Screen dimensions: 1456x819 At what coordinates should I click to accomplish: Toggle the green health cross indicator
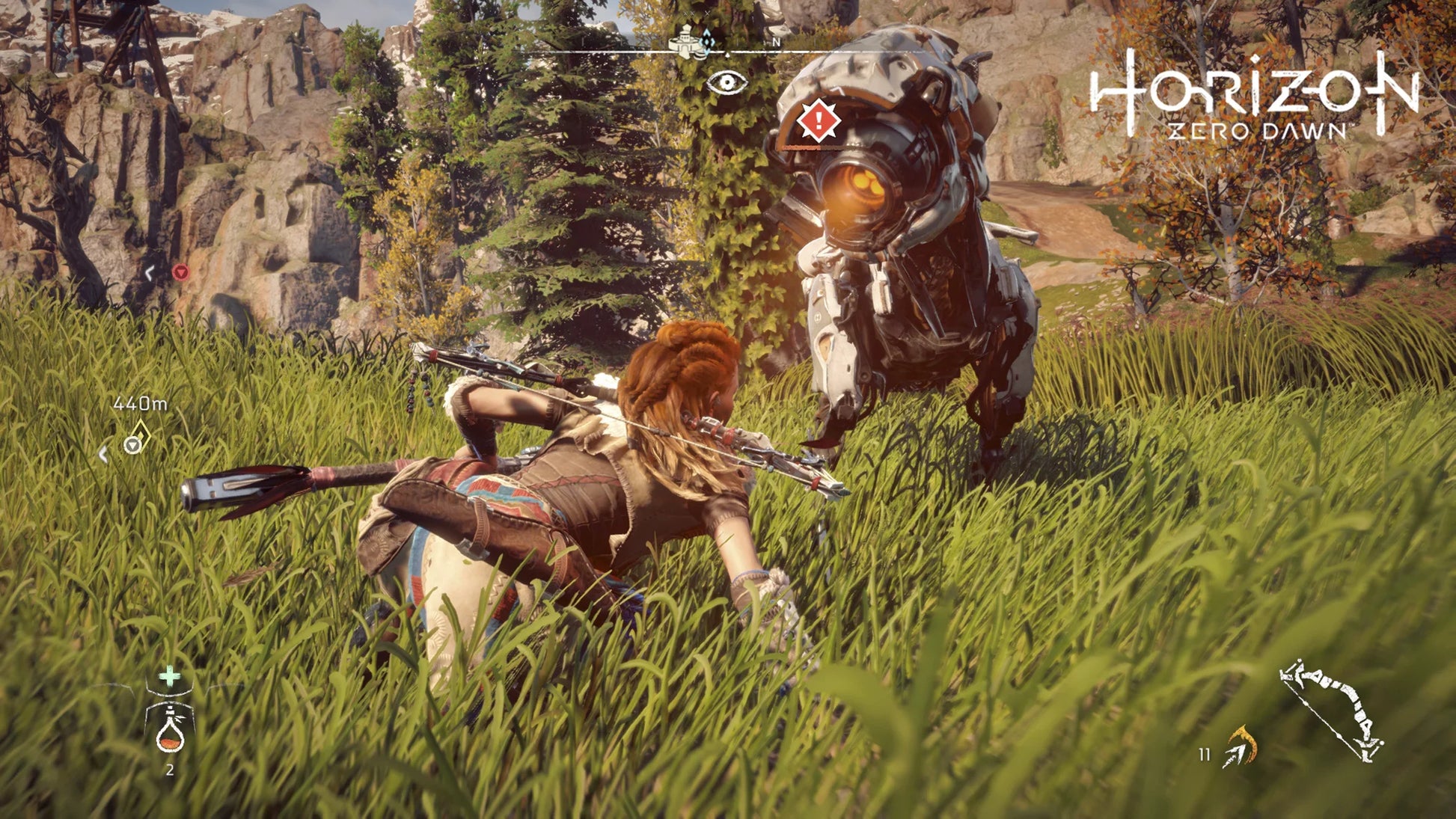click(x=169, y=677)
